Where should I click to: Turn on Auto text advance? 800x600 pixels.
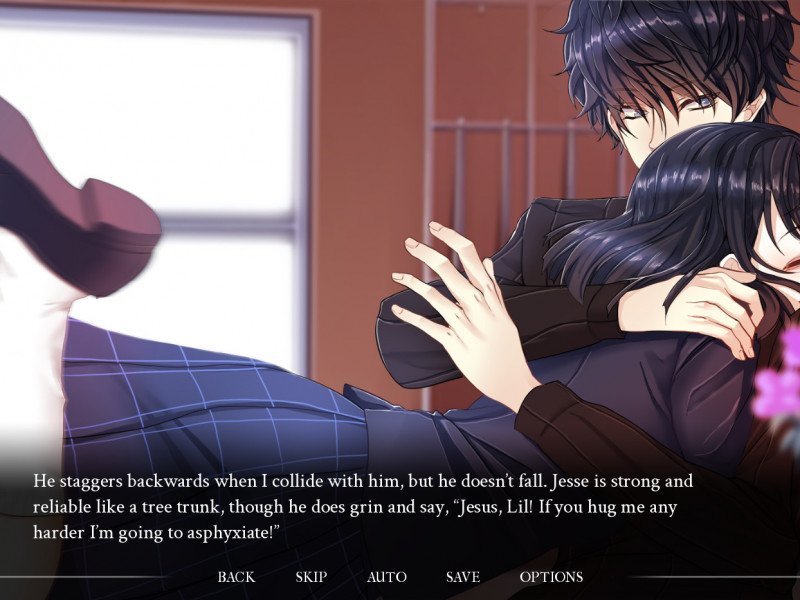[386, 577]
